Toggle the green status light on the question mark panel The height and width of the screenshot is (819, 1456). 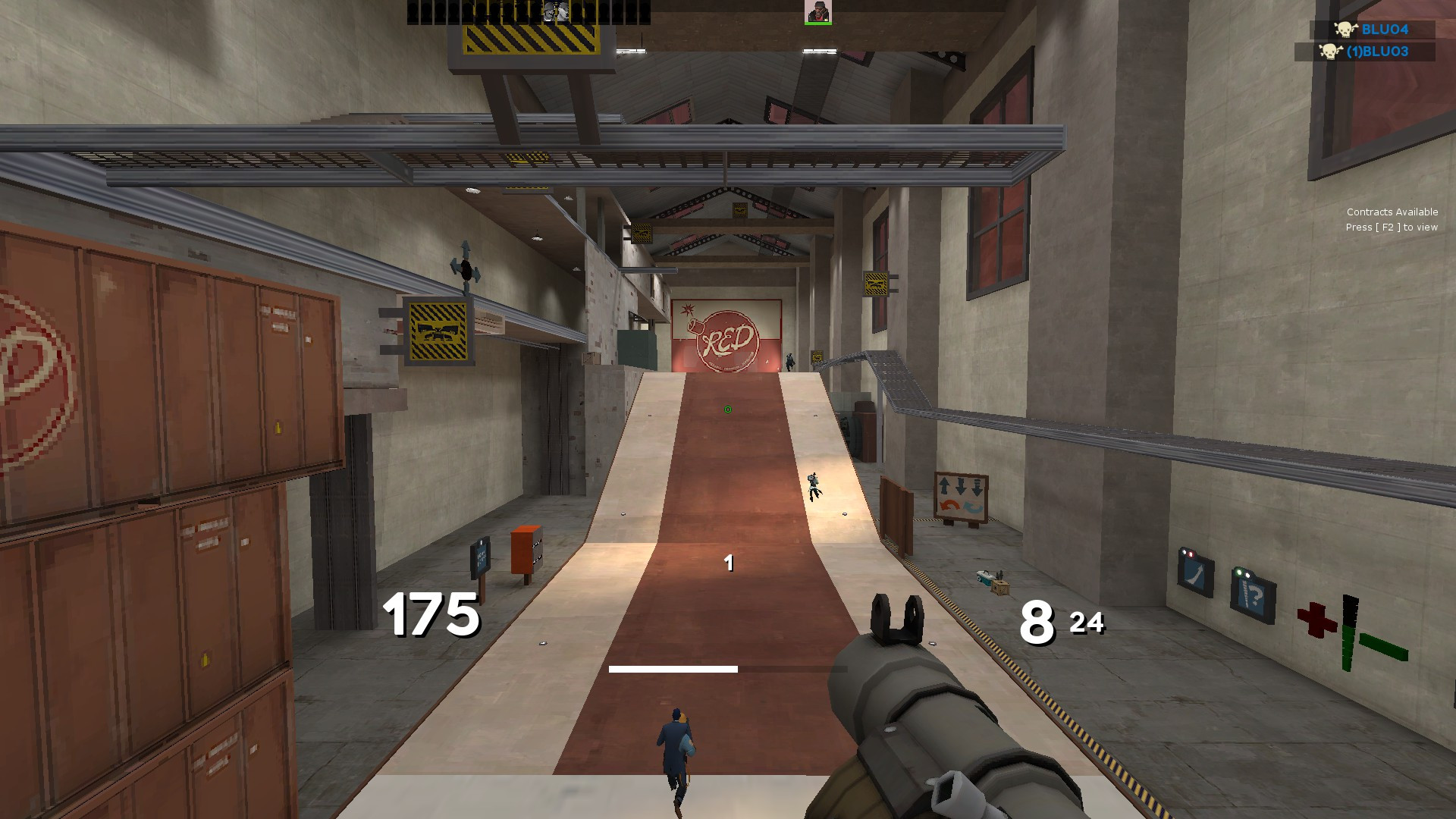pyautogui.click(x=1239, y=572)
